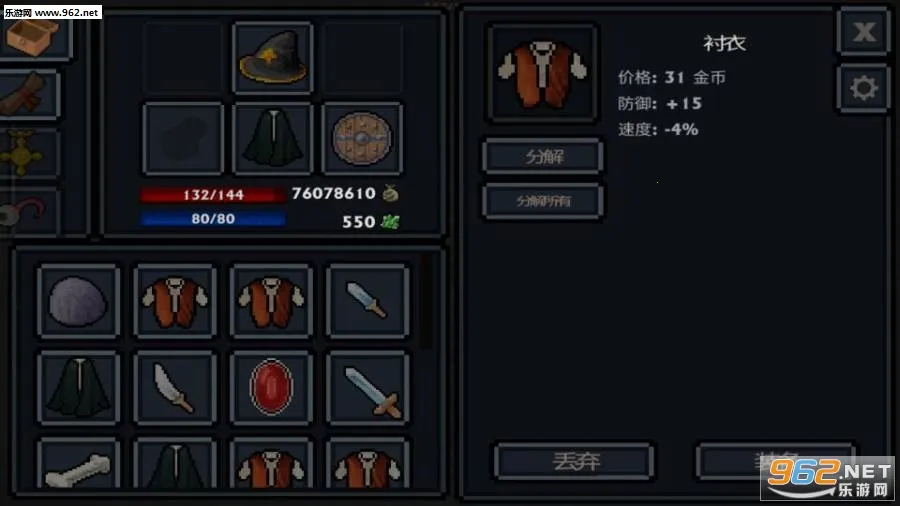Close the inventory with the X button
Image resolution: width=900 pixels, height=506 pixels.
click(863, 33)
